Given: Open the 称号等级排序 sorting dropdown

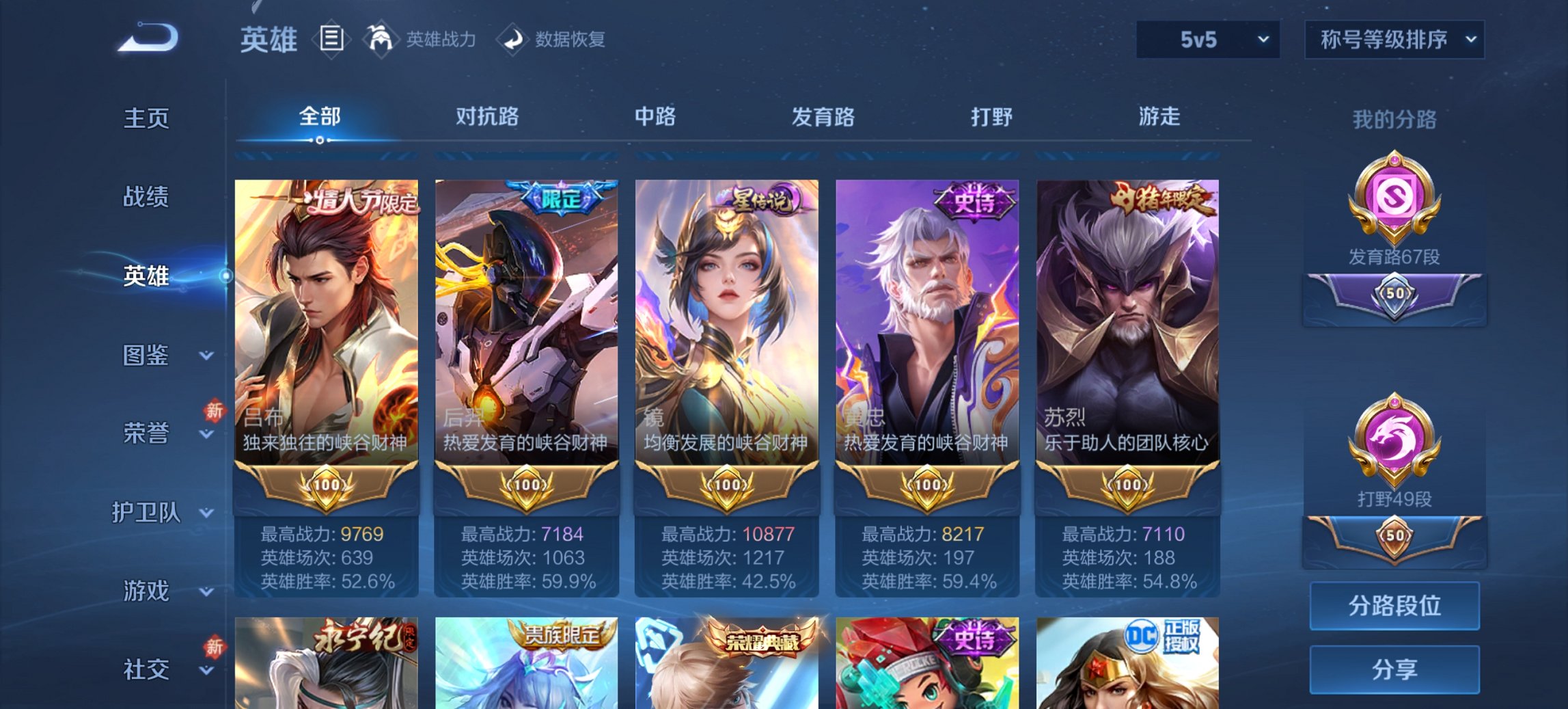Looking at the screenshot, I should (1394, 40).
